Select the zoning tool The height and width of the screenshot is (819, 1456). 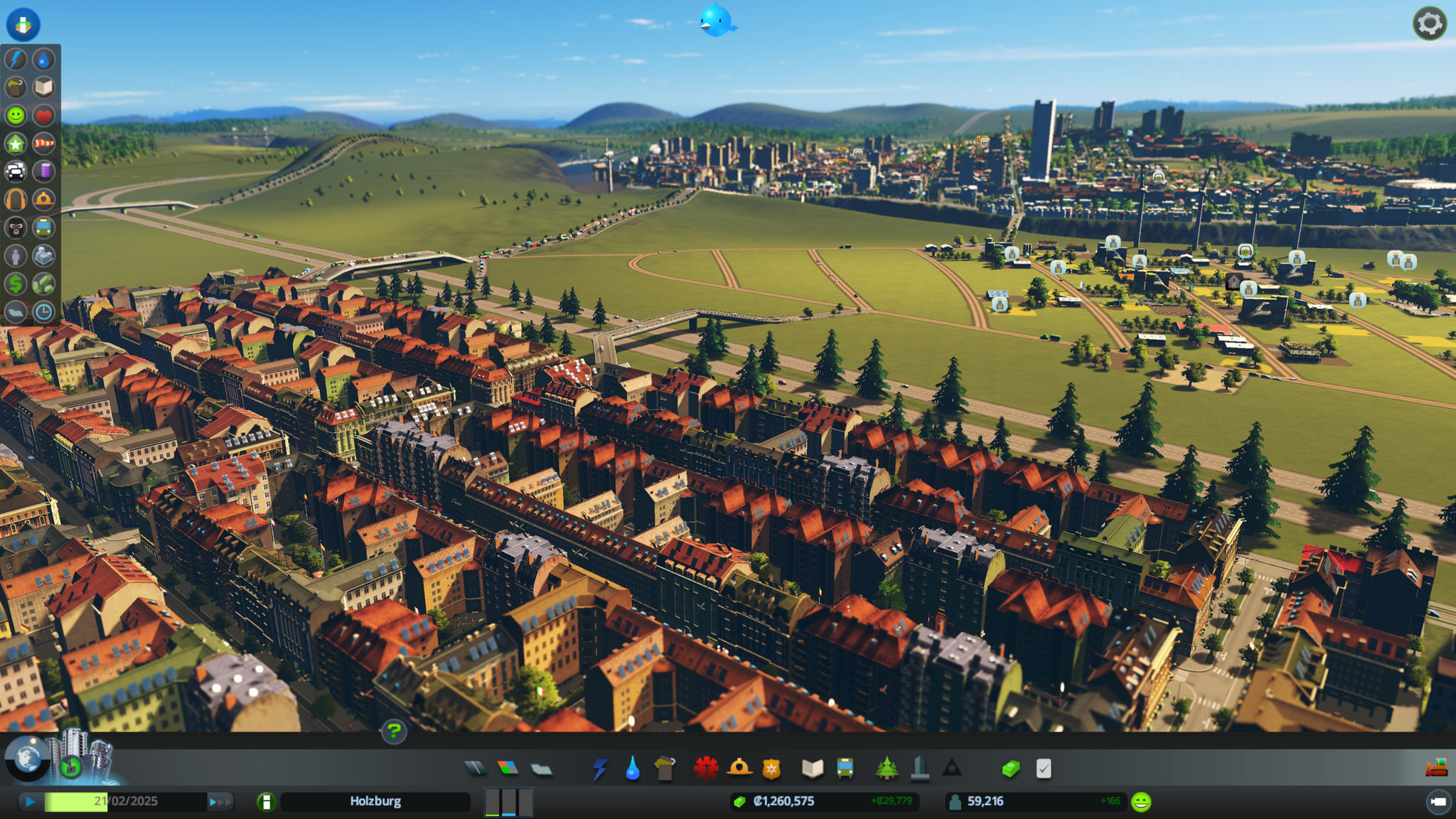click(508, 768)
